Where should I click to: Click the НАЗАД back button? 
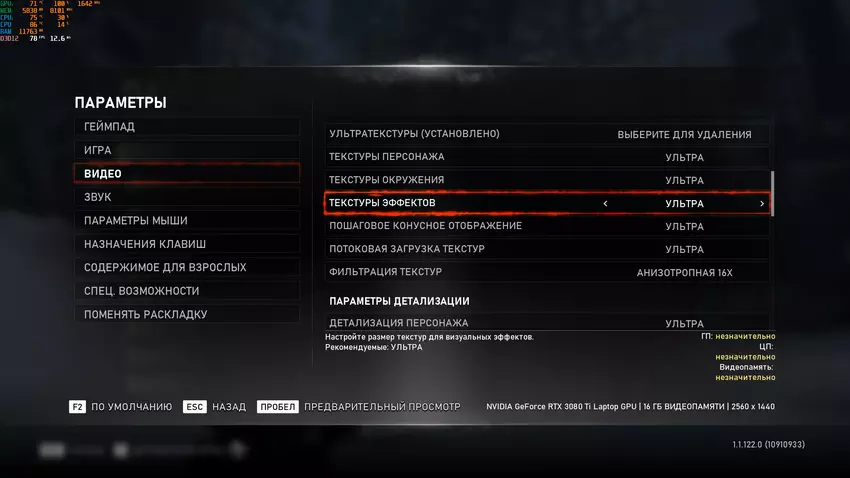(x=216, y=407)
